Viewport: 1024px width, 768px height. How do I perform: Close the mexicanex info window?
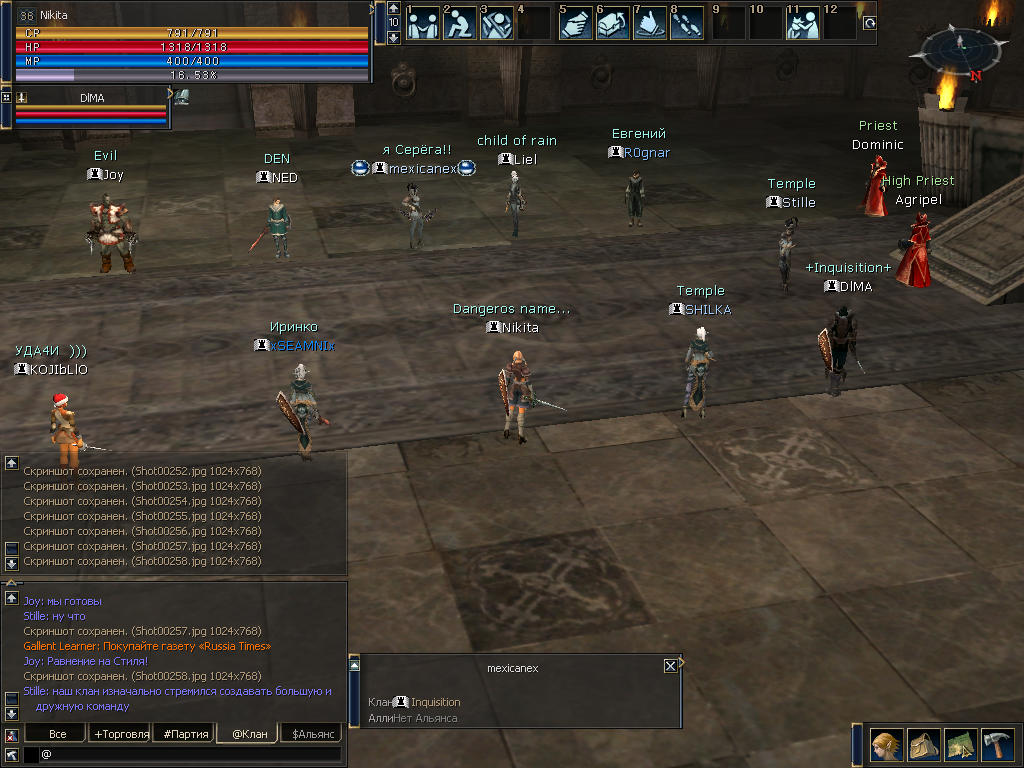(670, 666)
